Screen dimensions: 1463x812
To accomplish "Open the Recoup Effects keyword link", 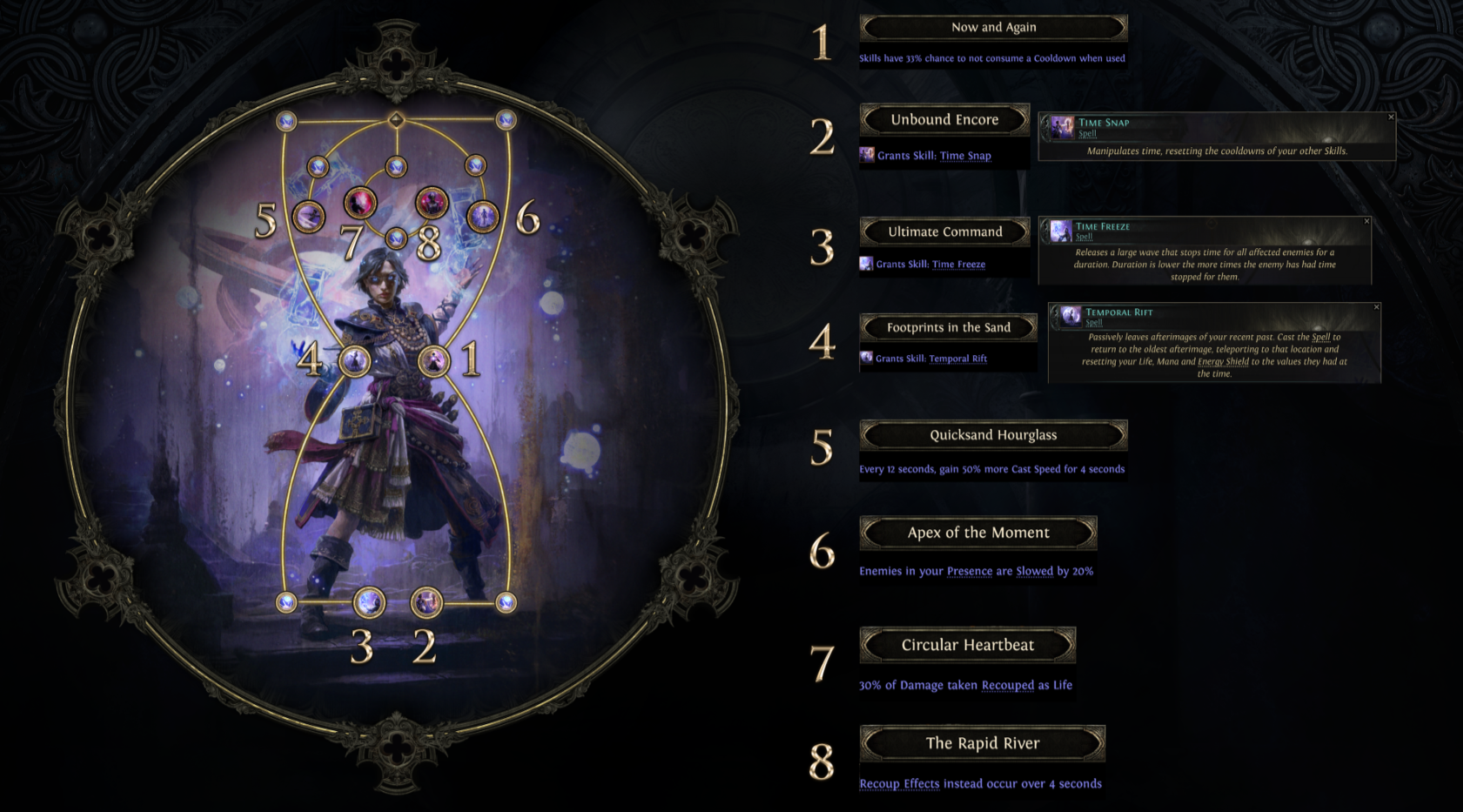I will click(x=899, y=784).
